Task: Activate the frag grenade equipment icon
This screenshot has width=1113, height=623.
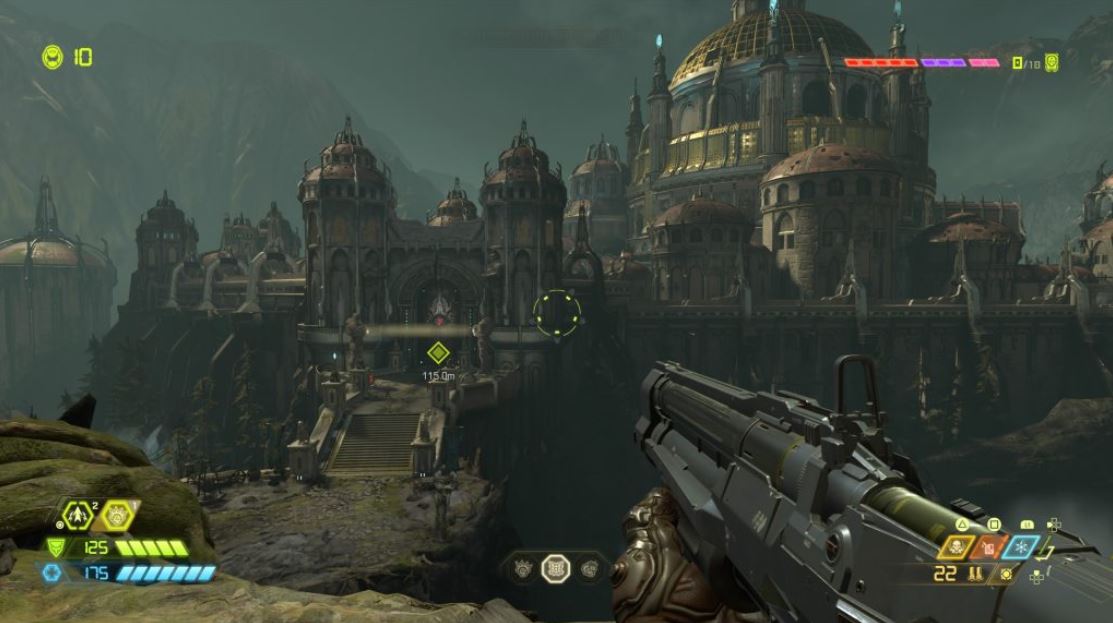Action: pos(77,515)
